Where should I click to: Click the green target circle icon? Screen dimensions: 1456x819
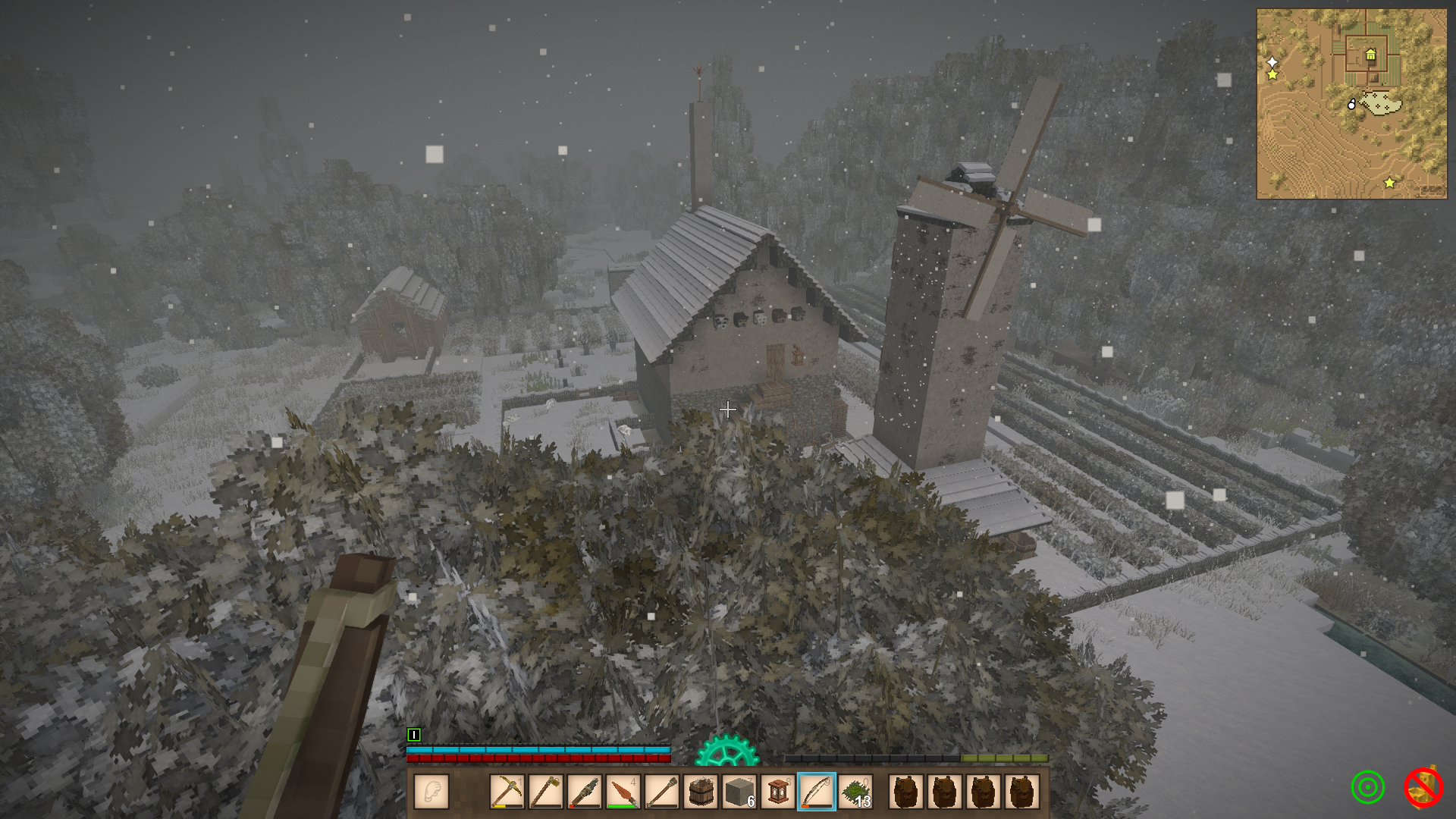tap(1367, 788)
